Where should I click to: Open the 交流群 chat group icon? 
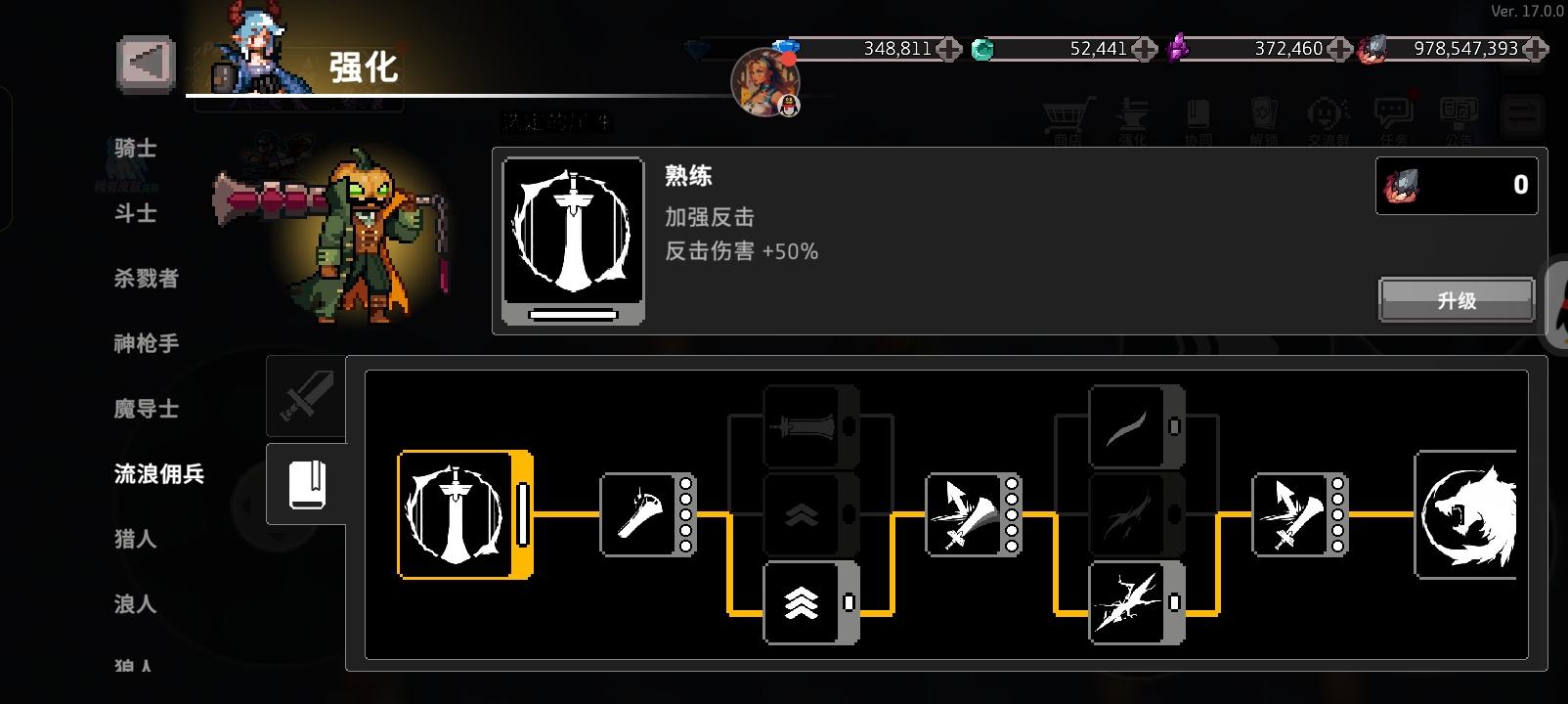coord(1326,115)
